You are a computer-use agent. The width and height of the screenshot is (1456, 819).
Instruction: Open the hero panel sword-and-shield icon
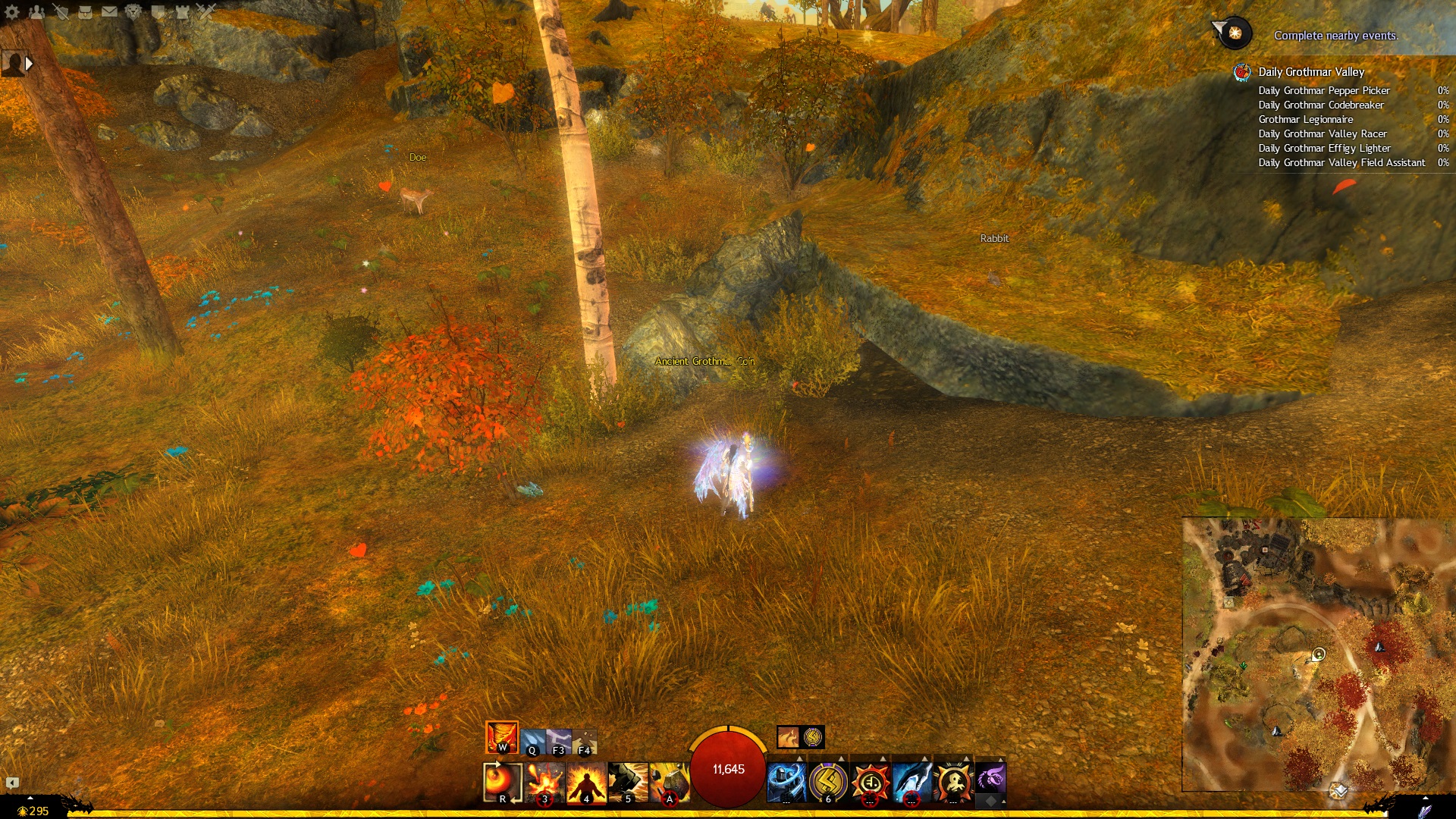point(61,11)
